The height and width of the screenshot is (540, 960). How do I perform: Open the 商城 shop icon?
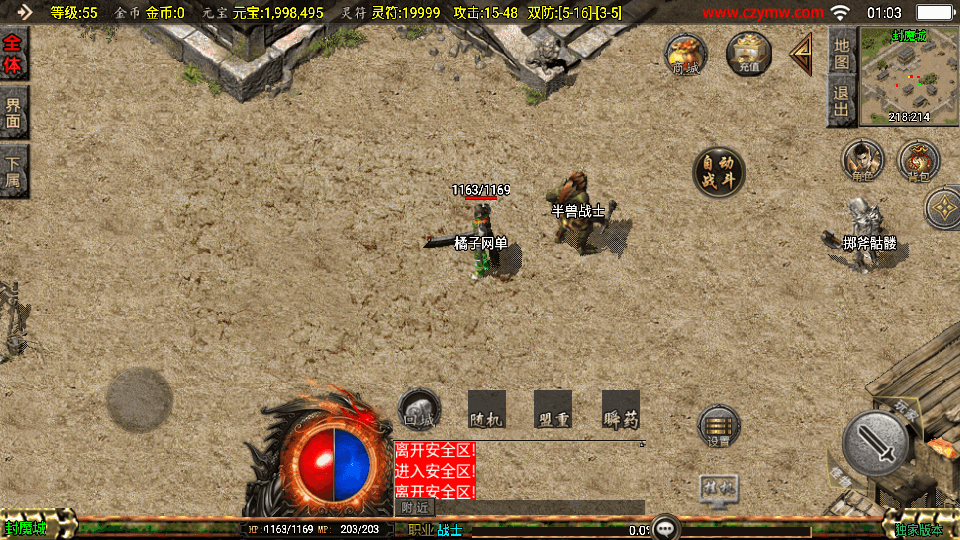686,53
